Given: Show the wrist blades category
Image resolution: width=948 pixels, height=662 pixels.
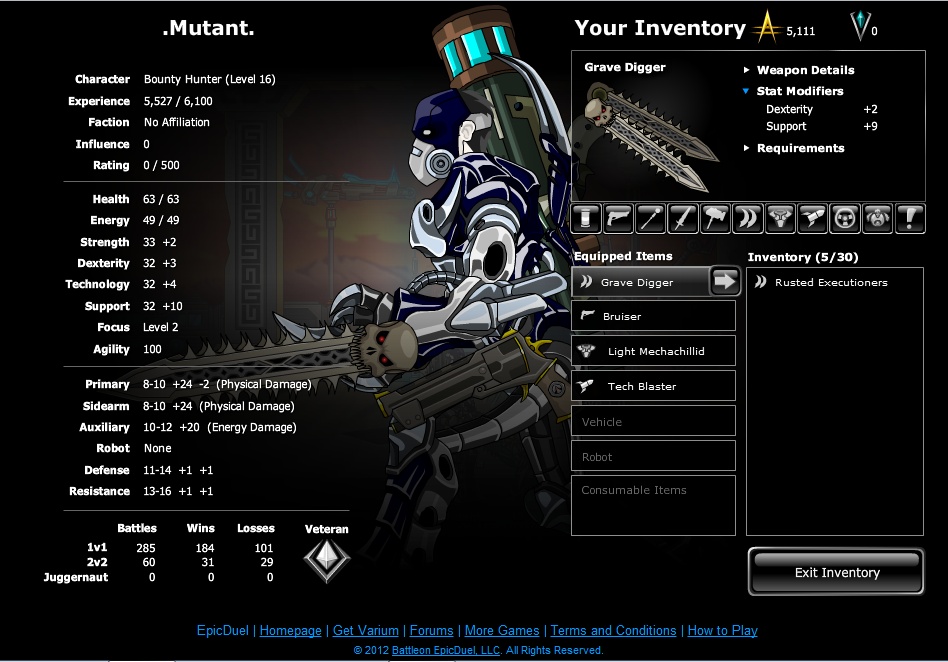Looking at the screenshot, I should pyautogui.click(x=747, y=218).
